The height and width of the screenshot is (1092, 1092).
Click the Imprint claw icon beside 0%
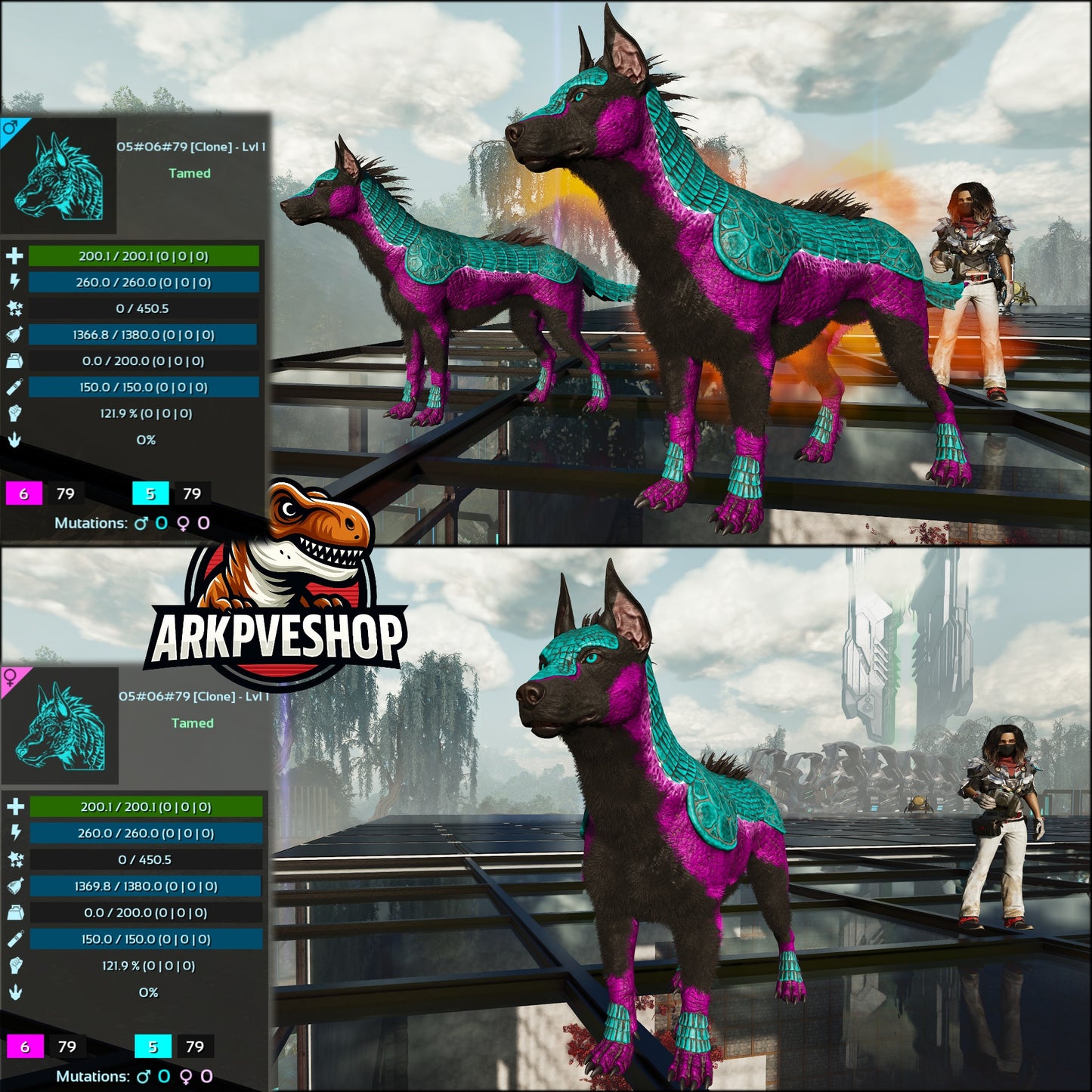14,441
